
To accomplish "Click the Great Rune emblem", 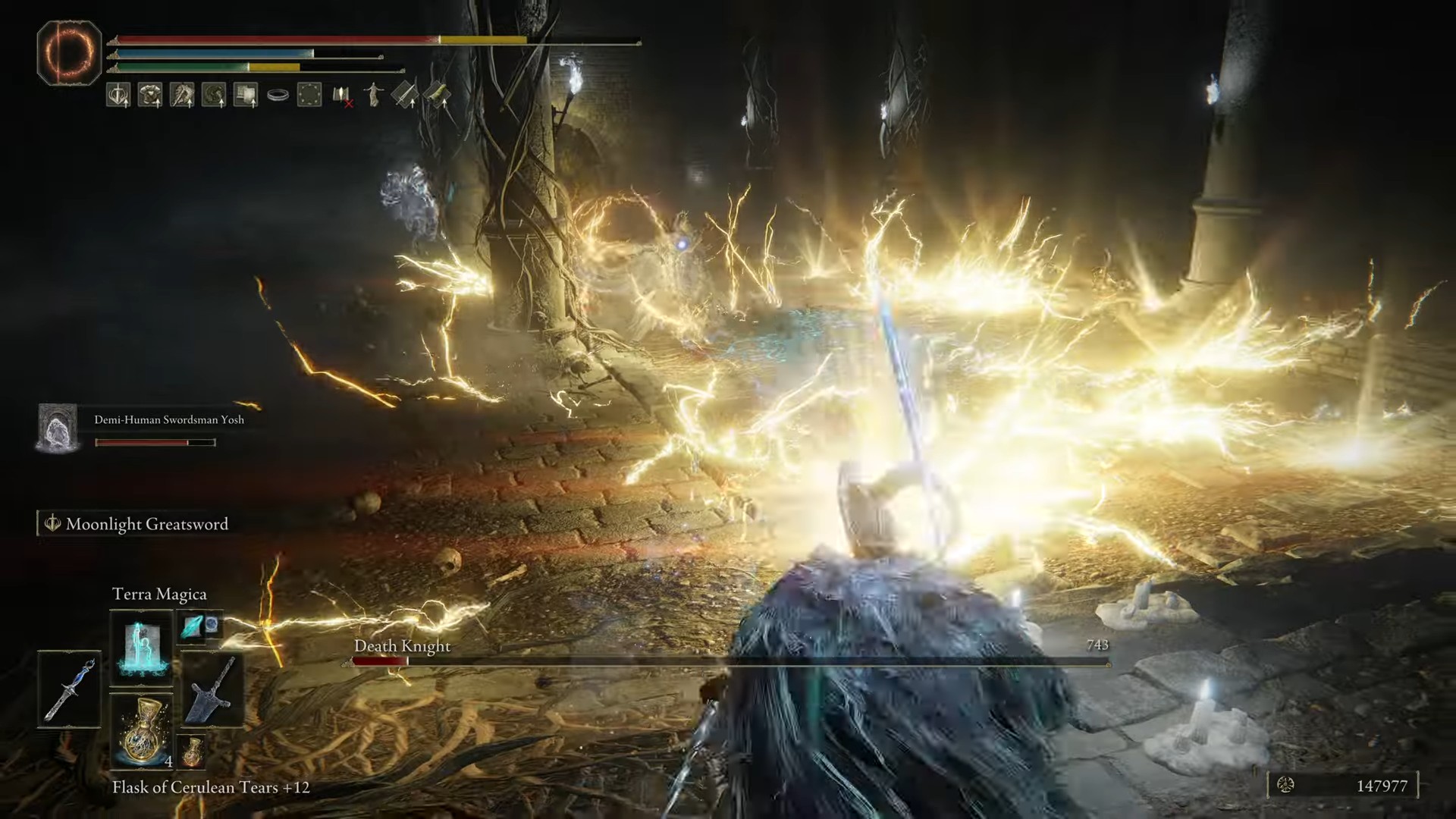I will click(69, 52).
